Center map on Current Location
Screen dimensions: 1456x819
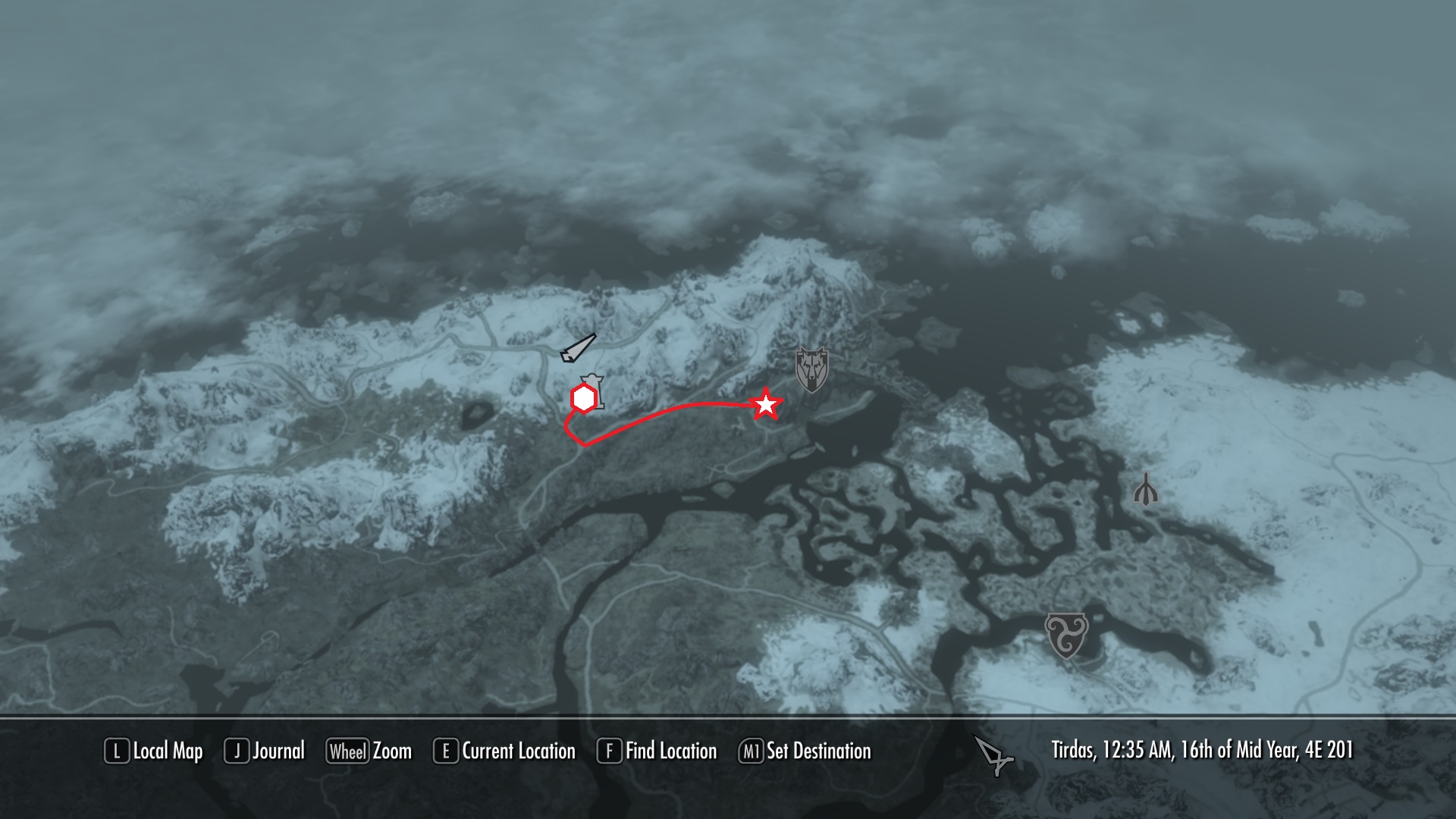coord(504,752)
